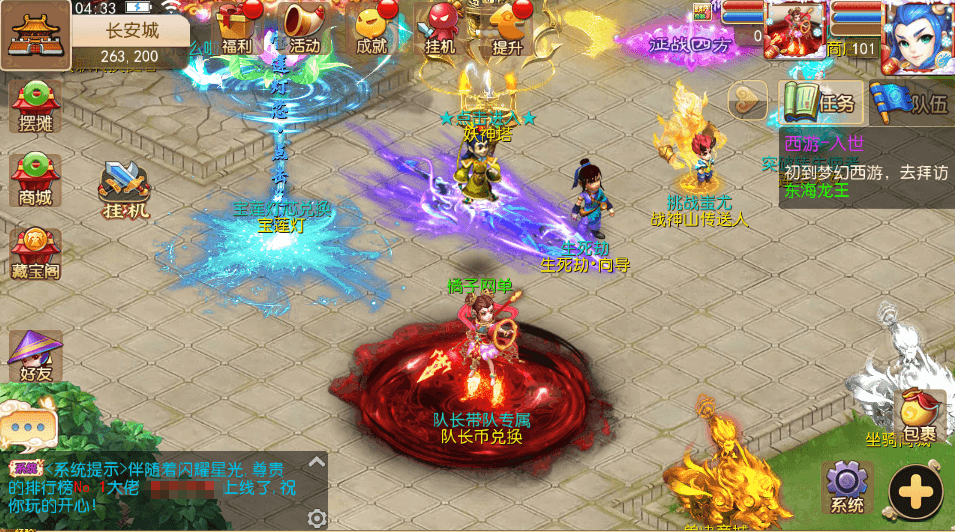
Task: Open the 福利 welfare gift menu
Action: (x=236, y=27)
